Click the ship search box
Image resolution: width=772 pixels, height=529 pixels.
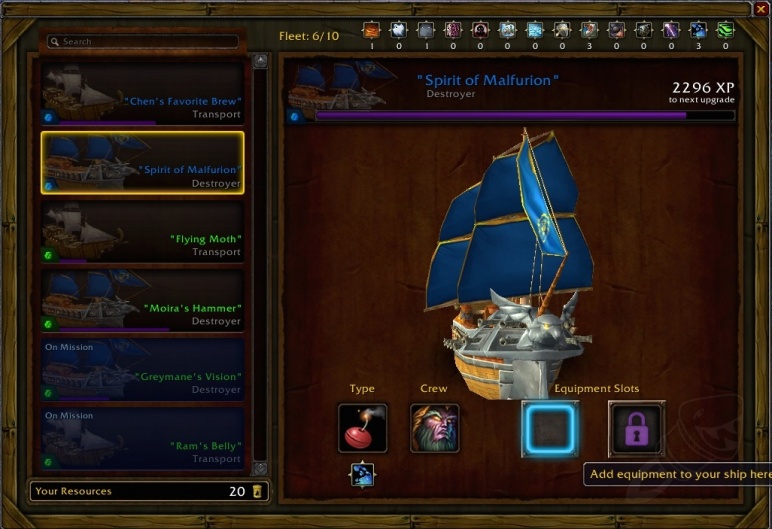[x=144, y=42]
